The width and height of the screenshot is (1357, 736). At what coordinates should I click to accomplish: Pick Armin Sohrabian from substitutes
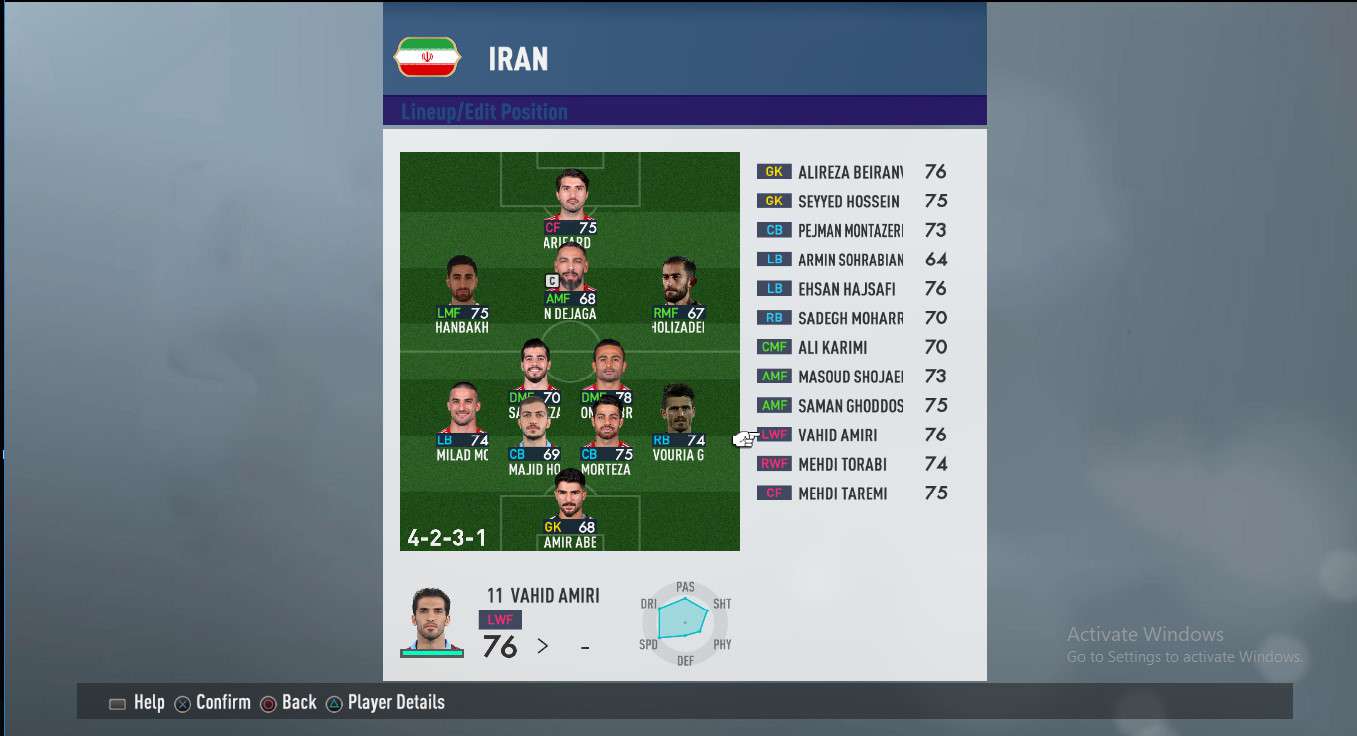coord(849,260)
